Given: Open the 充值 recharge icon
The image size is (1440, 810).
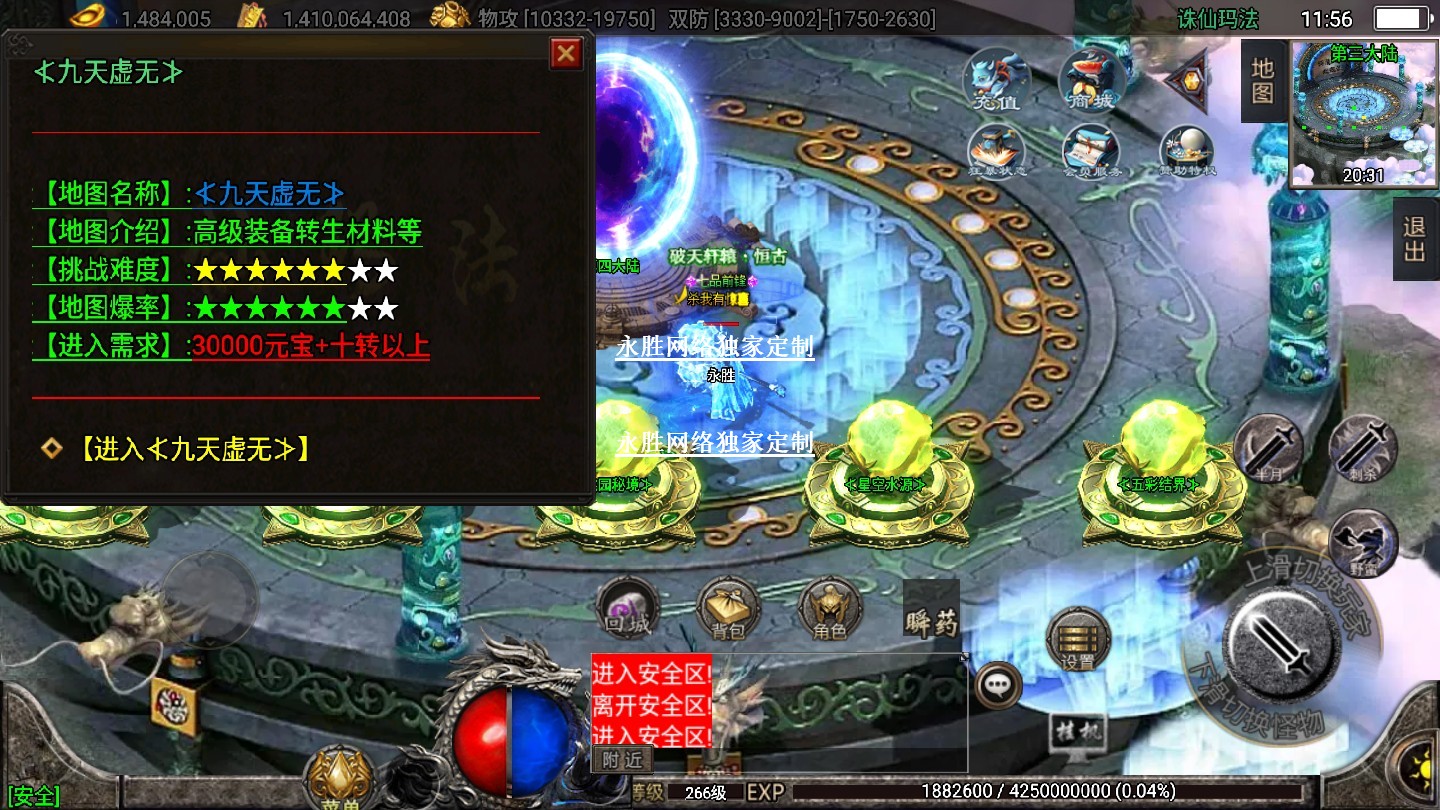Looking at the screenshot, I should [x=998, y=78].
